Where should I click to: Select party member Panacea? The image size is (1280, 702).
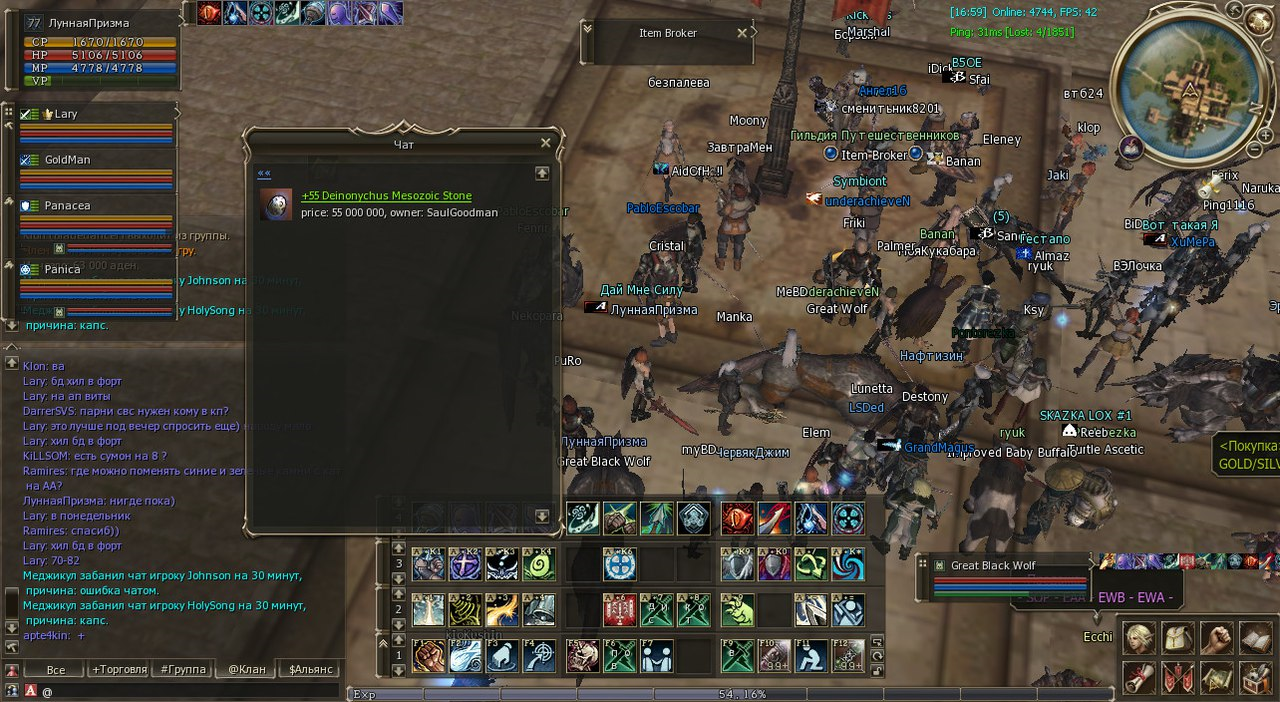coord(67,205)
